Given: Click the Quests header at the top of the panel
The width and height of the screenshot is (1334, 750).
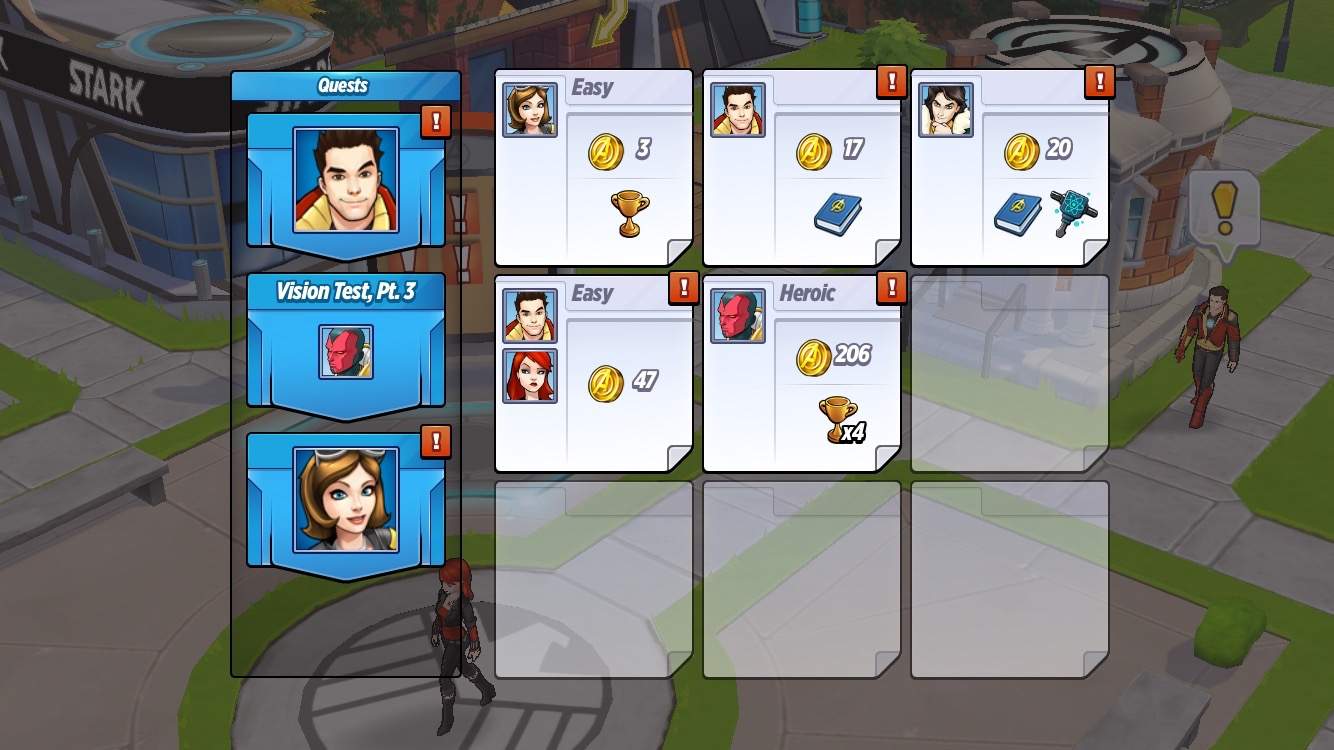Looking at the screenshot, I should click(345, 85).
